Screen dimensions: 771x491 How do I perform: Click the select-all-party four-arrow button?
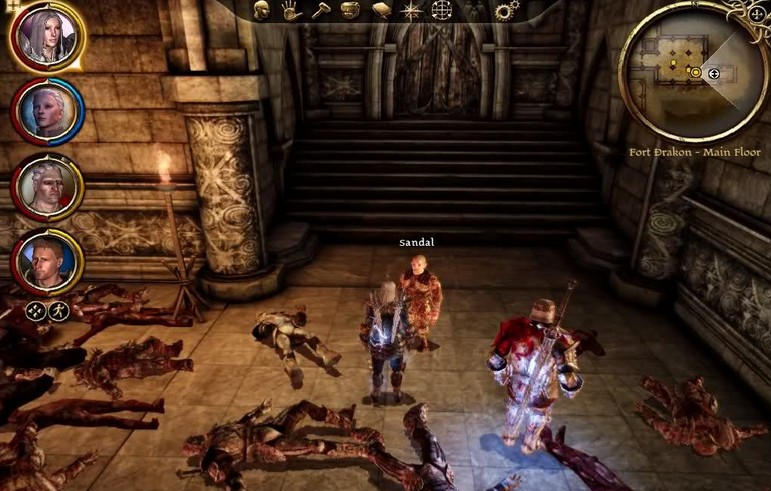coord(34,310)
